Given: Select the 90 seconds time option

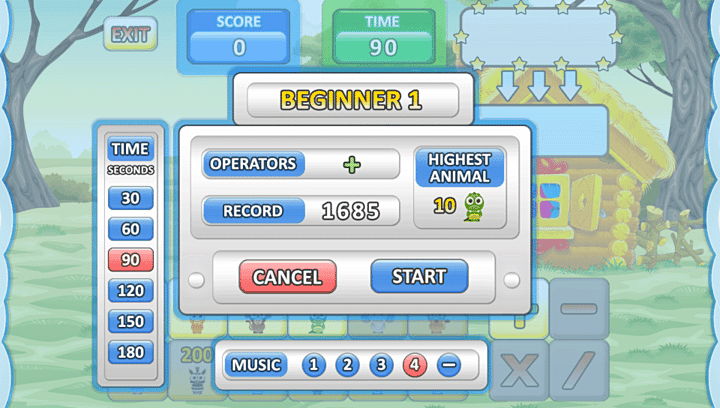Looking at the screenshot, I should click(x=131, y=260).
